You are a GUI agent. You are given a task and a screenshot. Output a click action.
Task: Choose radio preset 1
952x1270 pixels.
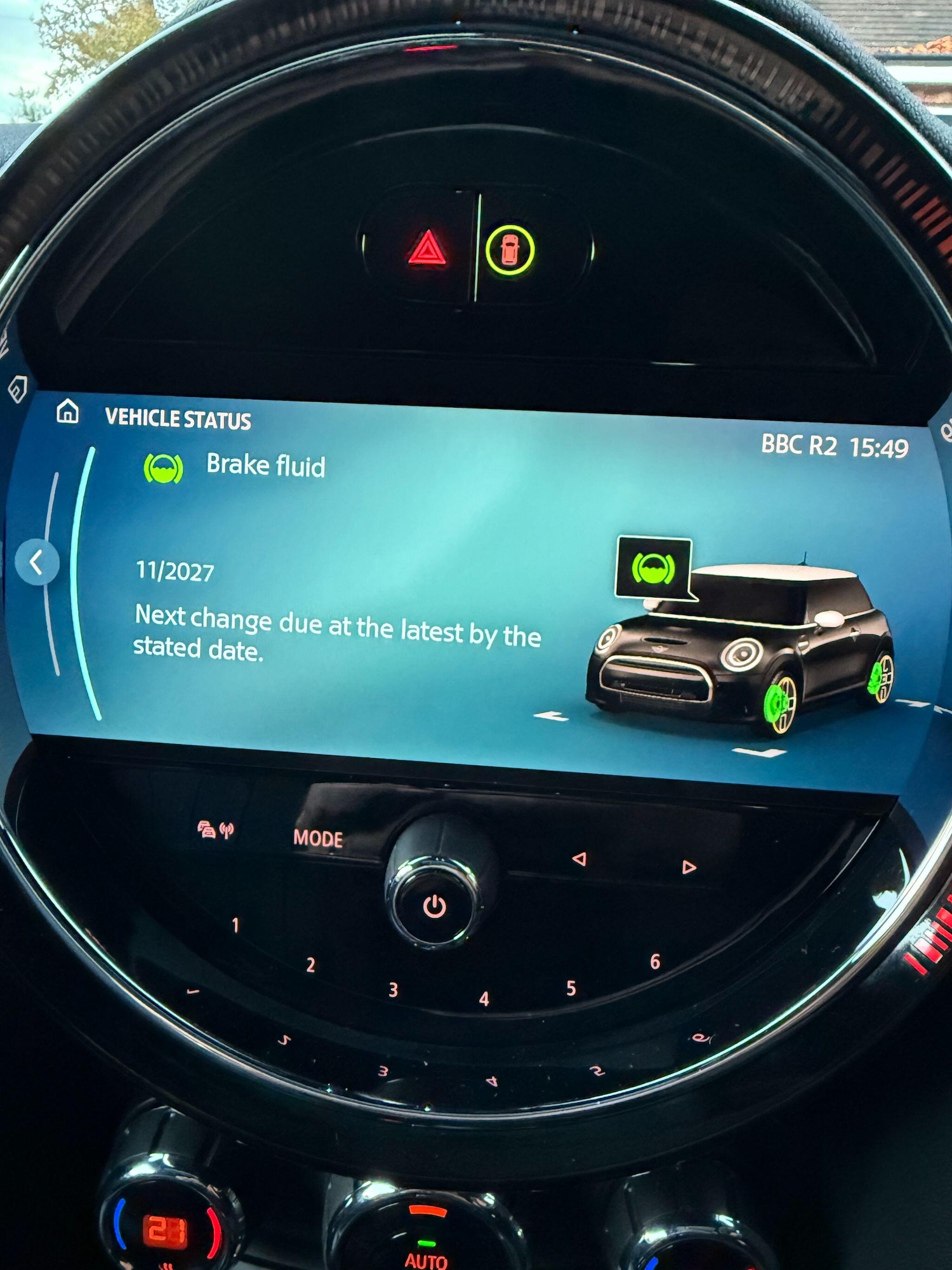point(235,925)
